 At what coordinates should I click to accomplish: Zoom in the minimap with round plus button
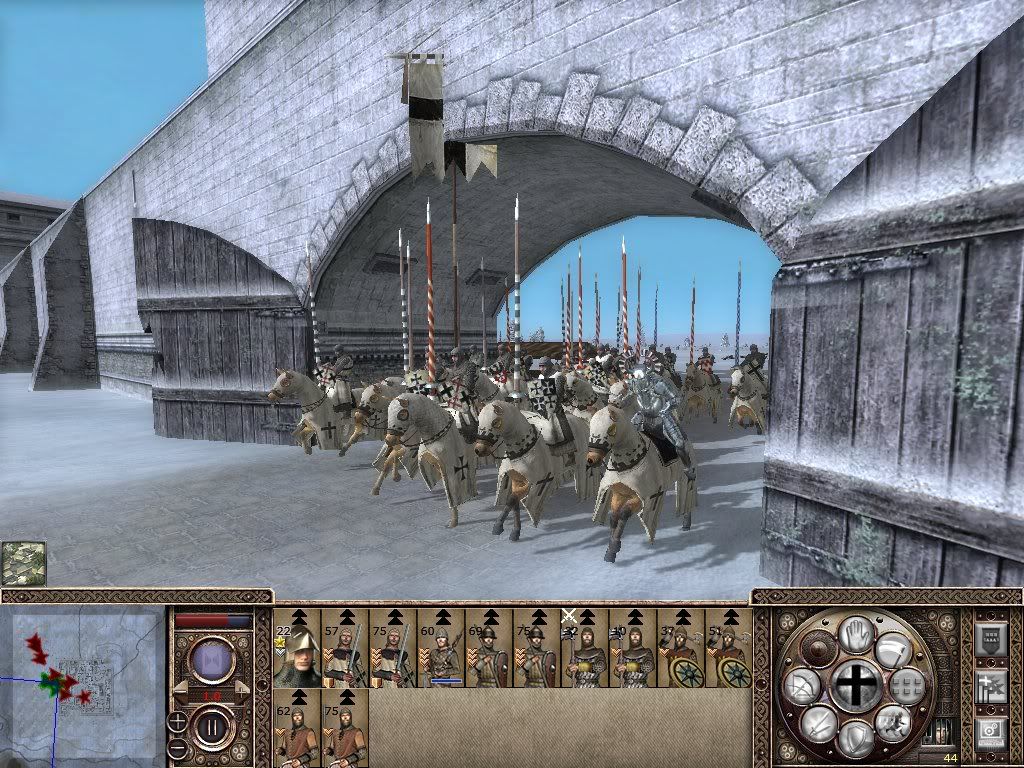(x=177, y=721)
